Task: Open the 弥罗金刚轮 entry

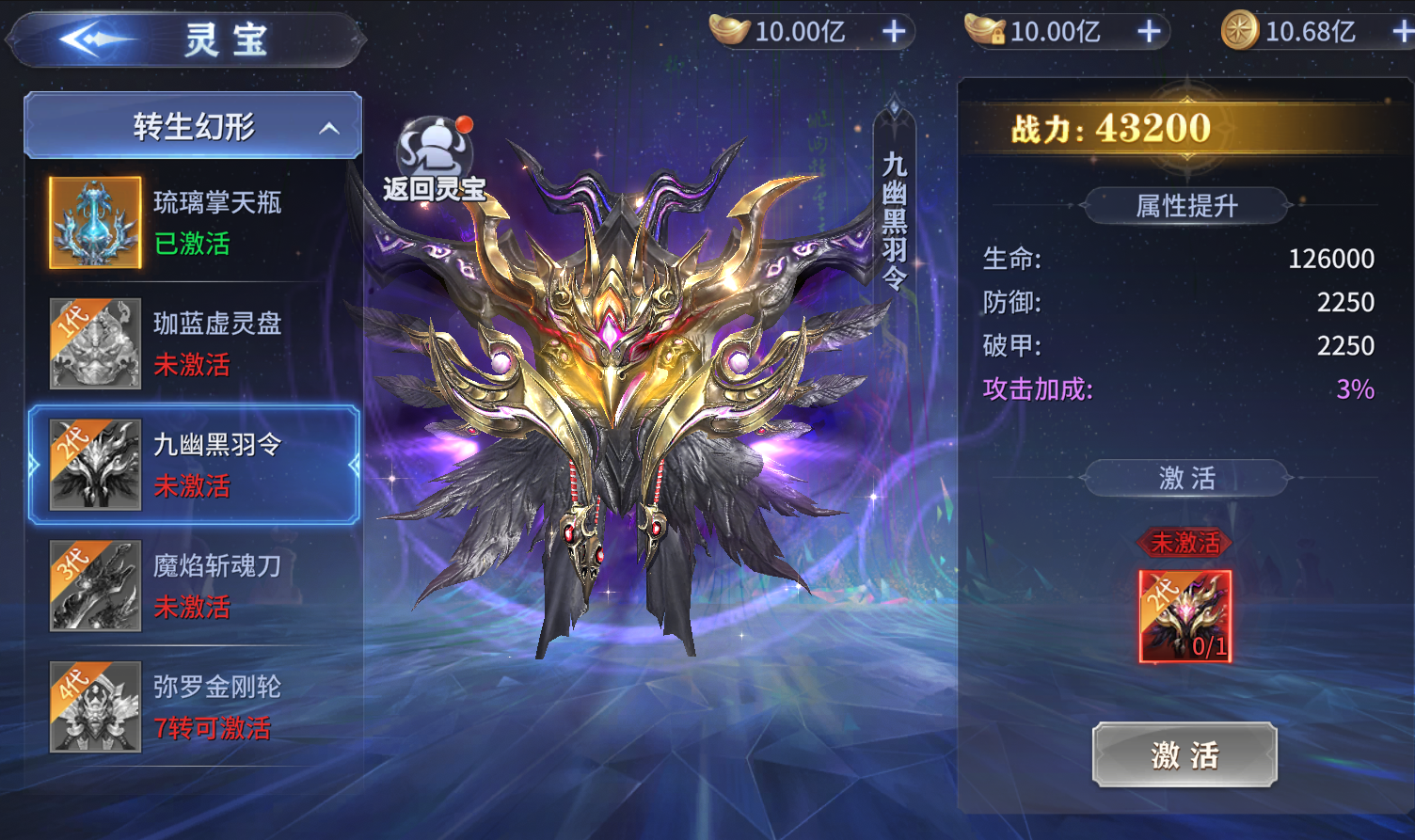Action: (x=193, y=706)
